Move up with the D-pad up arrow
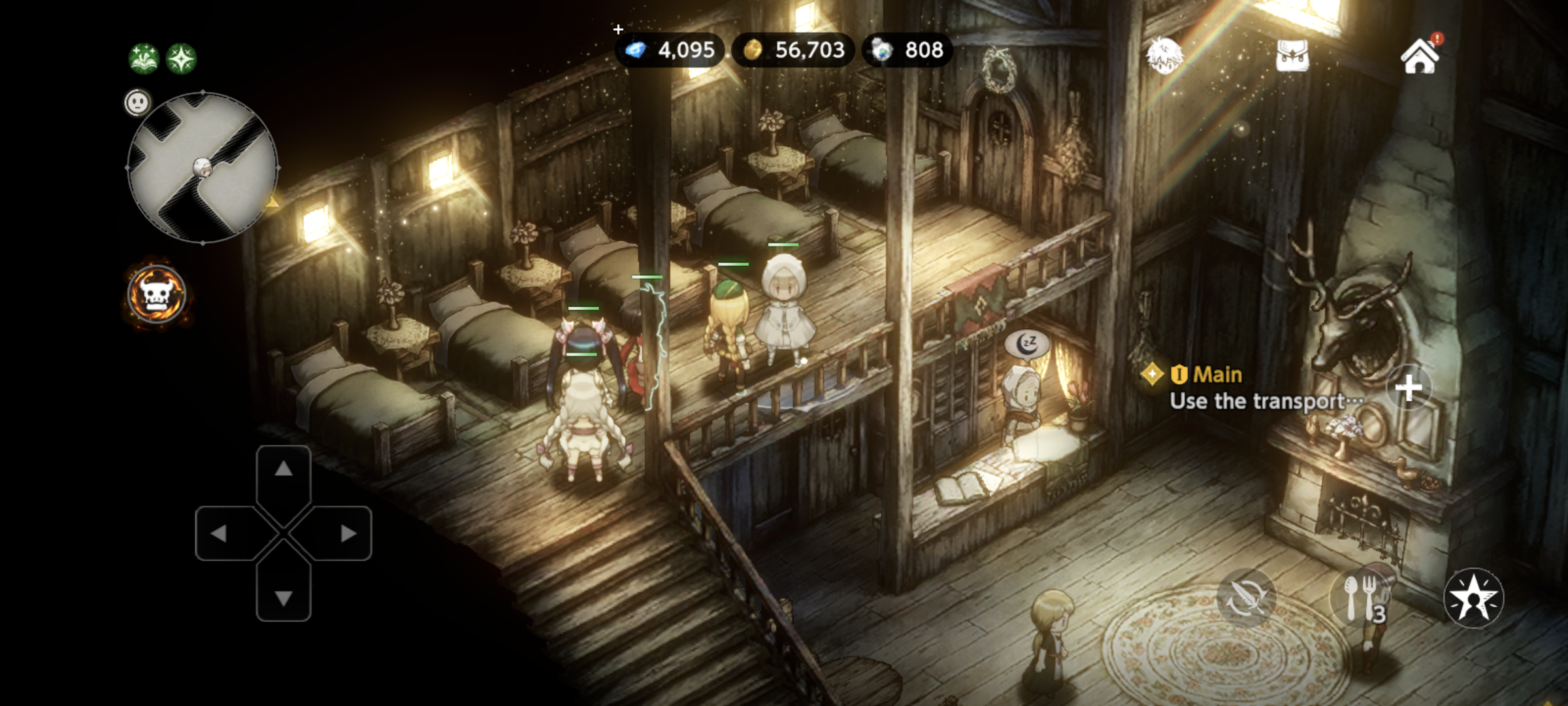 click(x=283, y=469)
